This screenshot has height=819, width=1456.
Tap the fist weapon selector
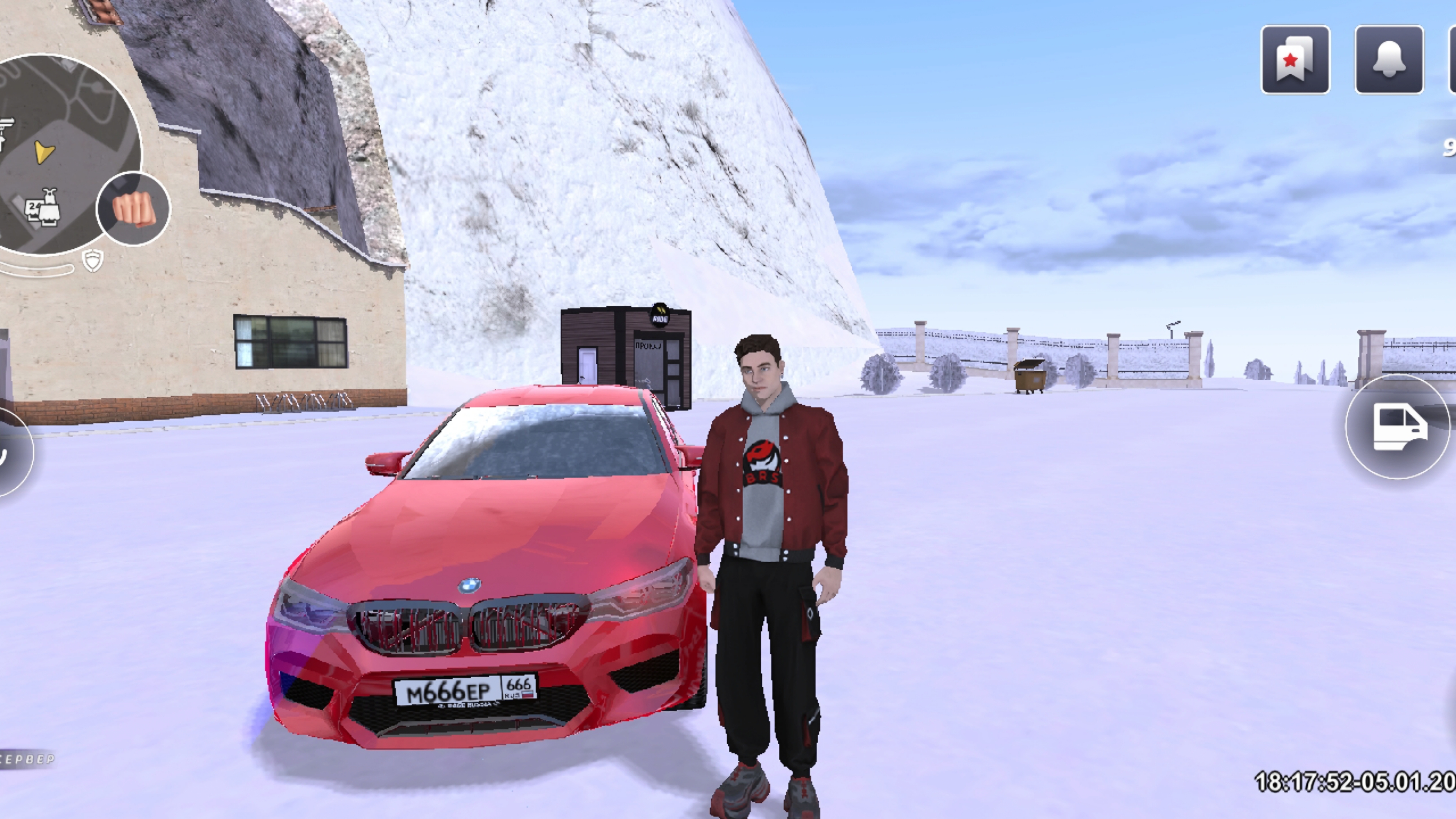tap(133, 209)
